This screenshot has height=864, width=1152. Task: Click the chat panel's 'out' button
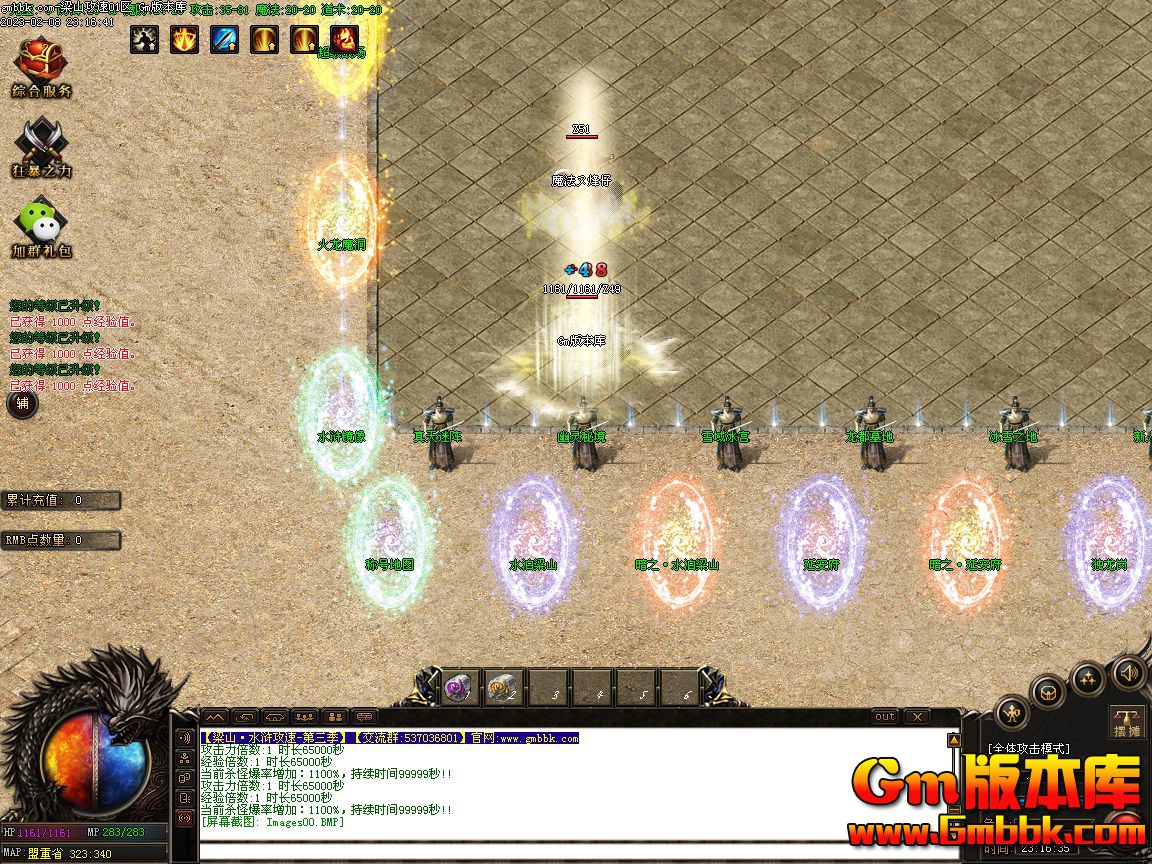pos(885,716)
